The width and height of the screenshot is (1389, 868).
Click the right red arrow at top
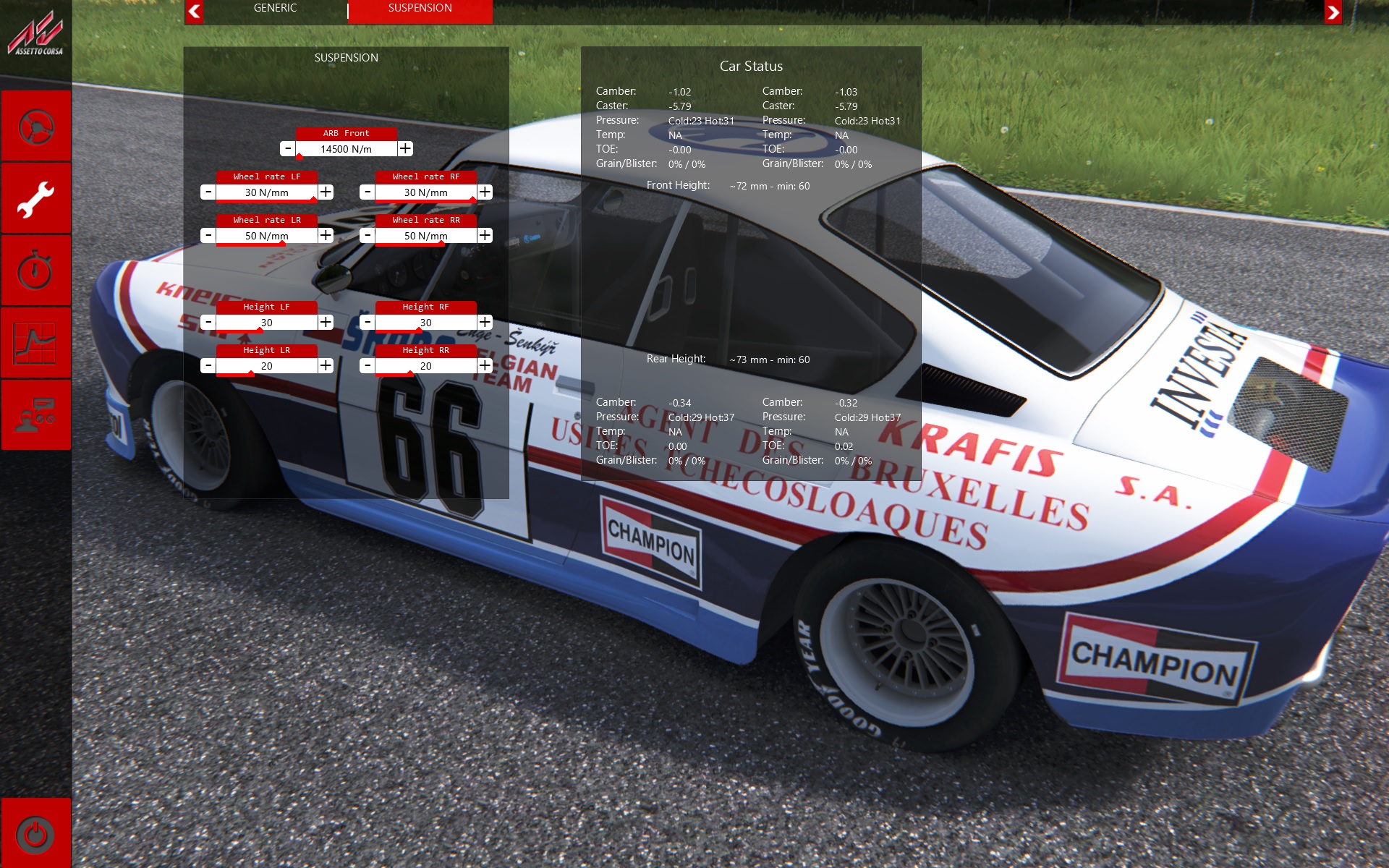(x=1333, y=12)
